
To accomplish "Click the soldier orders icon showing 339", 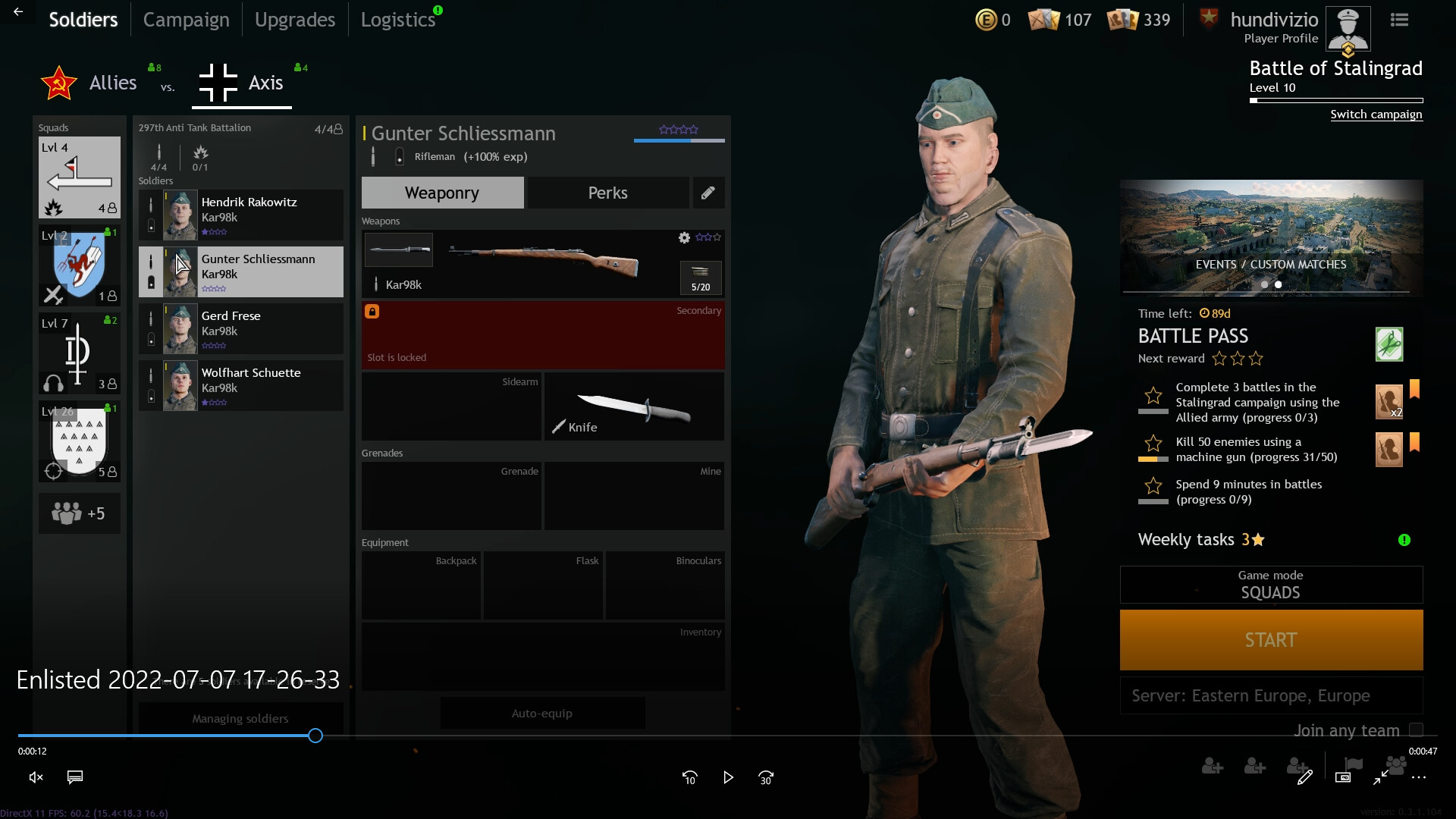I will 1124,20.
